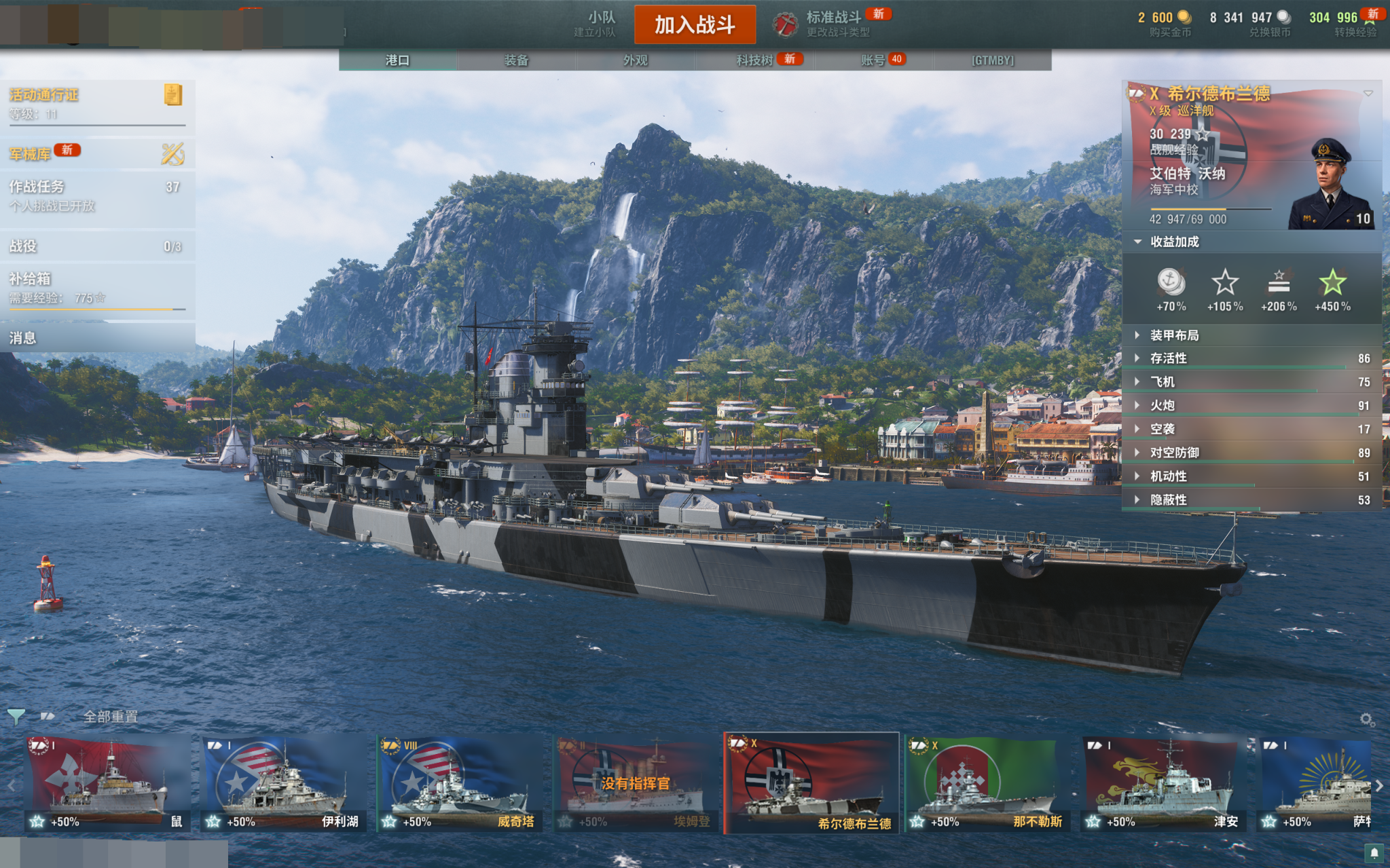Viewport: 1390px width, 868px height.
Task: Go to the 科技树 tab
Action: 755,60
